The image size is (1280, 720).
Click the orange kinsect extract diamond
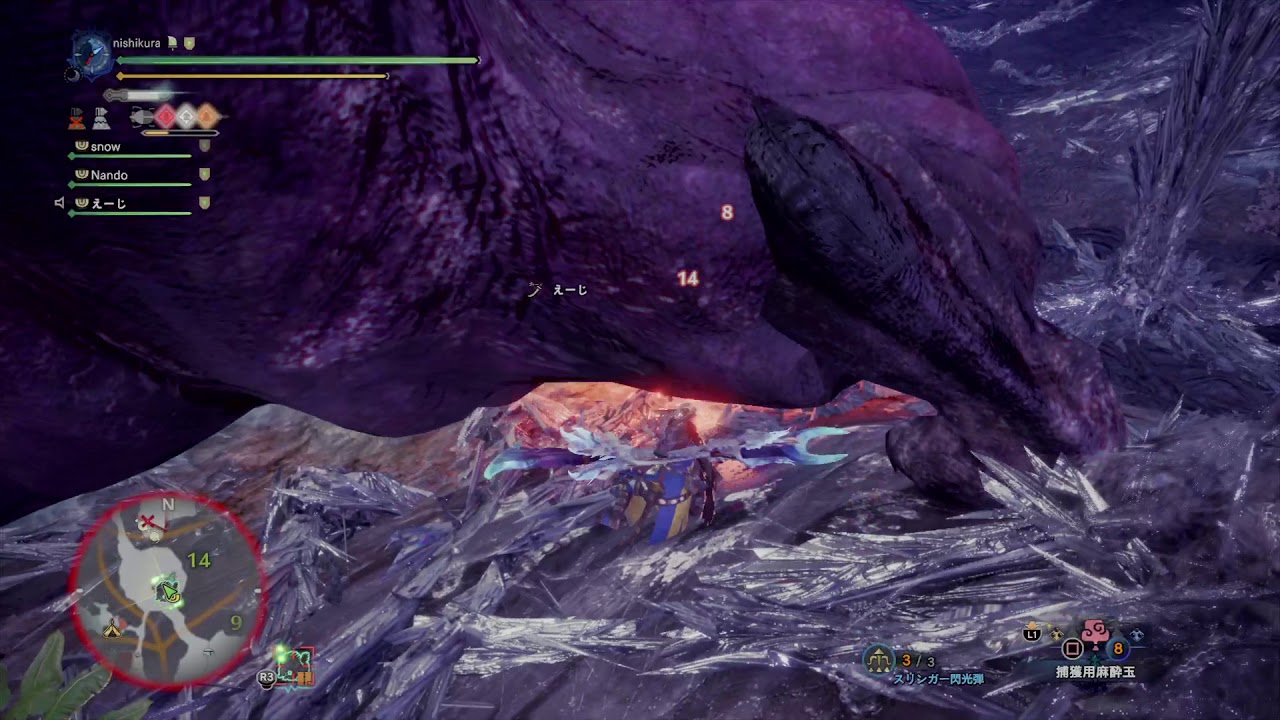(x=207, y=117)
